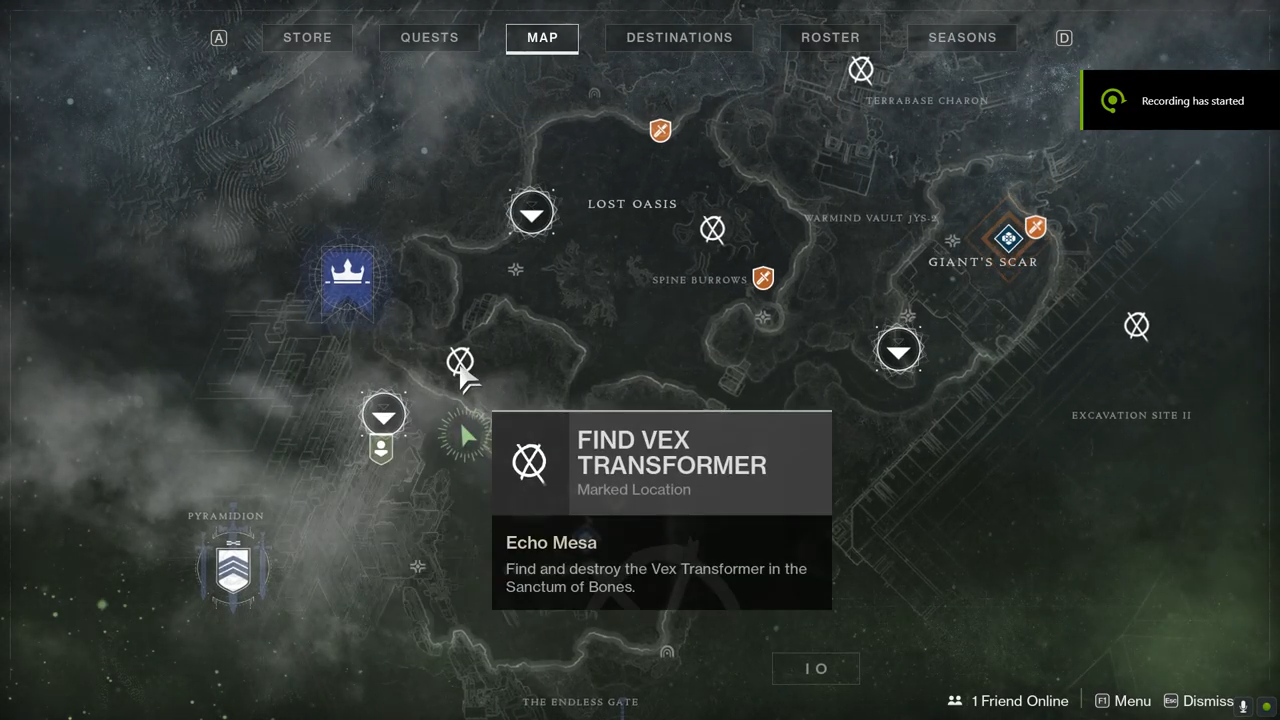Viewport: 1280px width, 720px height.
Task: Switch to the Roster tab
Action: click(x=830, y=38)
